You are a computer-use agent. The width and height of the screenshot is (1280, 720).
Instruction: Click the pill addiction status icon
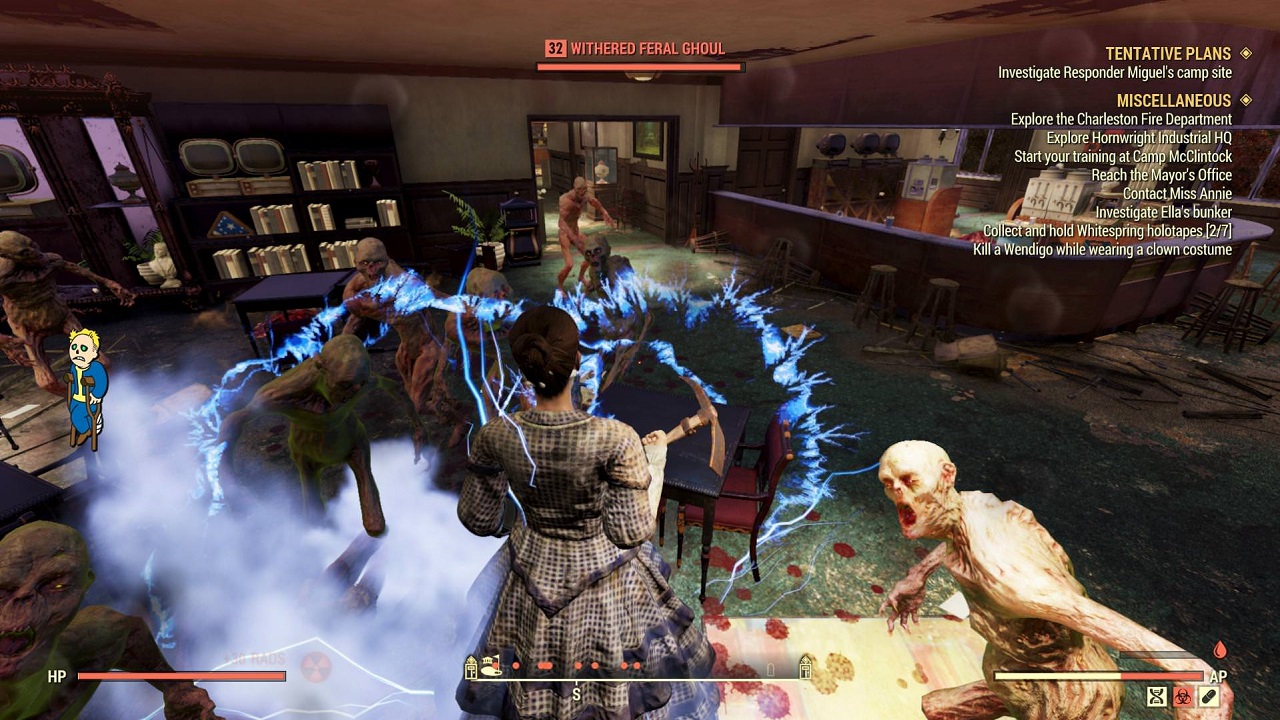click(x=1207, y=697)
